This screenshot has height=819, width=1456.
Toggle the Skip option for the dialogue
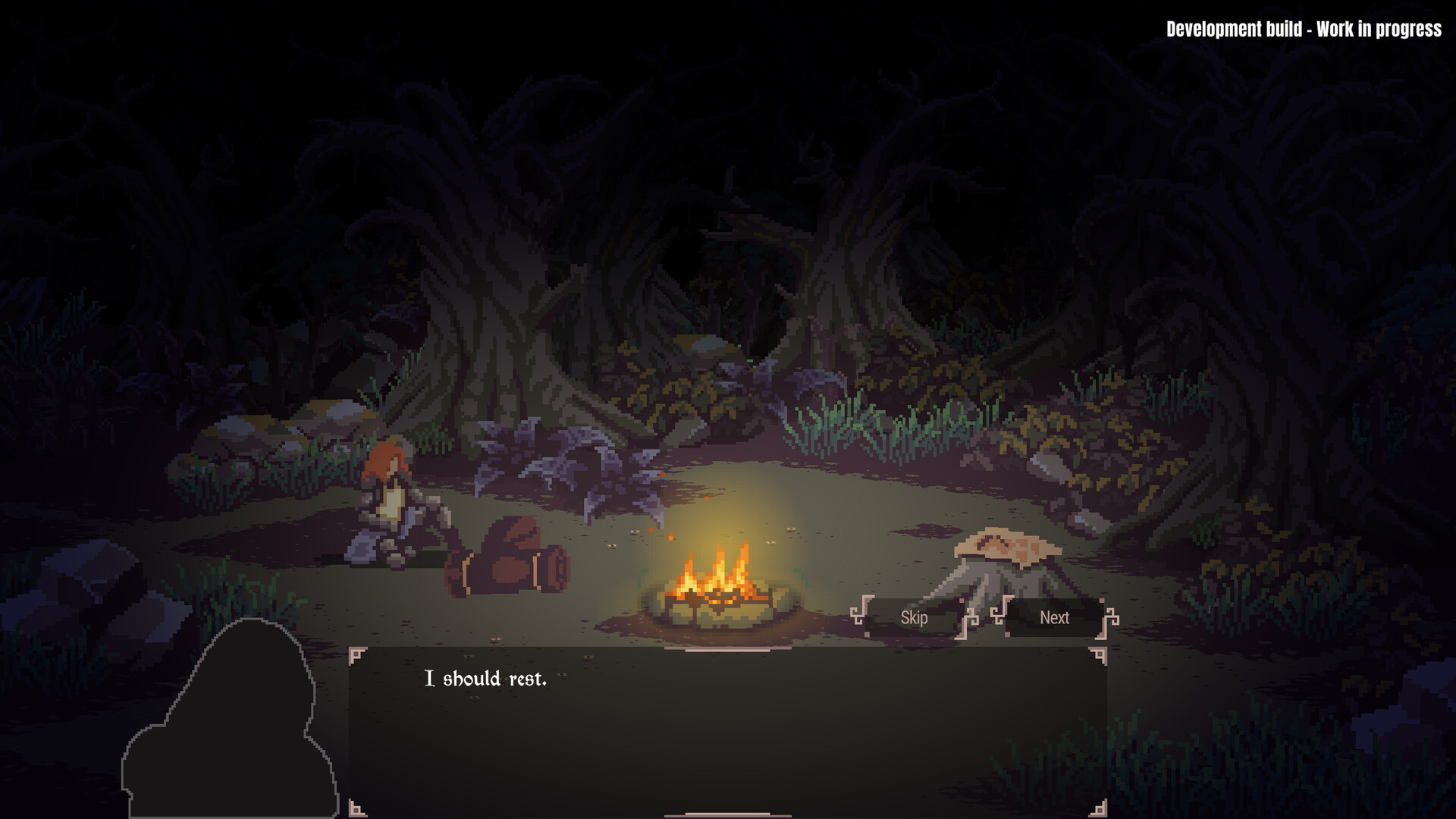pos(913,618)
